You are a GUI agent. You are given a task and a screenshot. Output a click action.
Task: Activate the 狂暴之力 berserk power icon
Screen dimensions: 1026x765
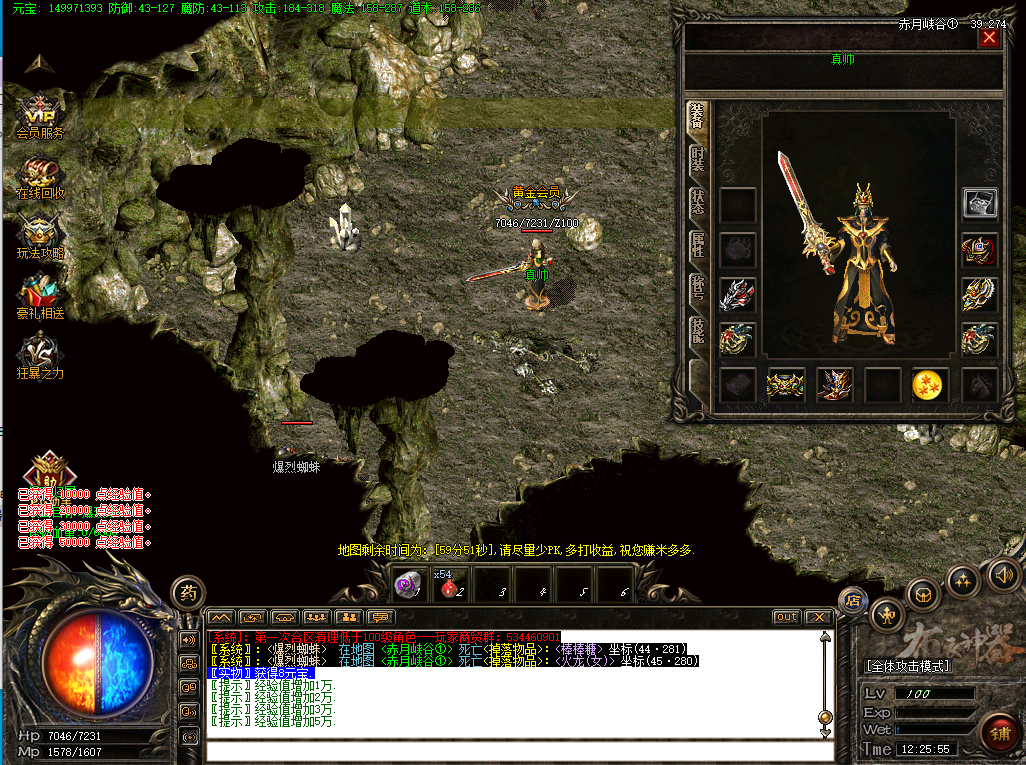40,354
